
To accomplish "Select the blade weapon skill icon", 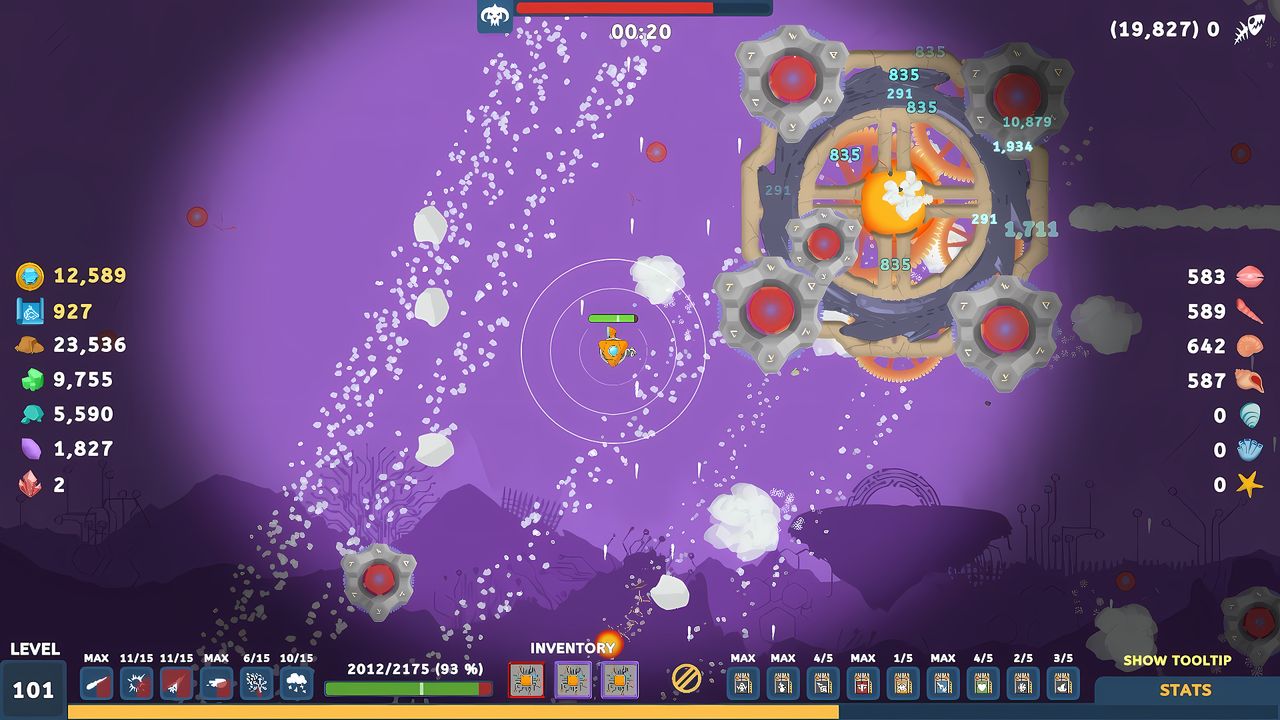I will tap(96, 685).
